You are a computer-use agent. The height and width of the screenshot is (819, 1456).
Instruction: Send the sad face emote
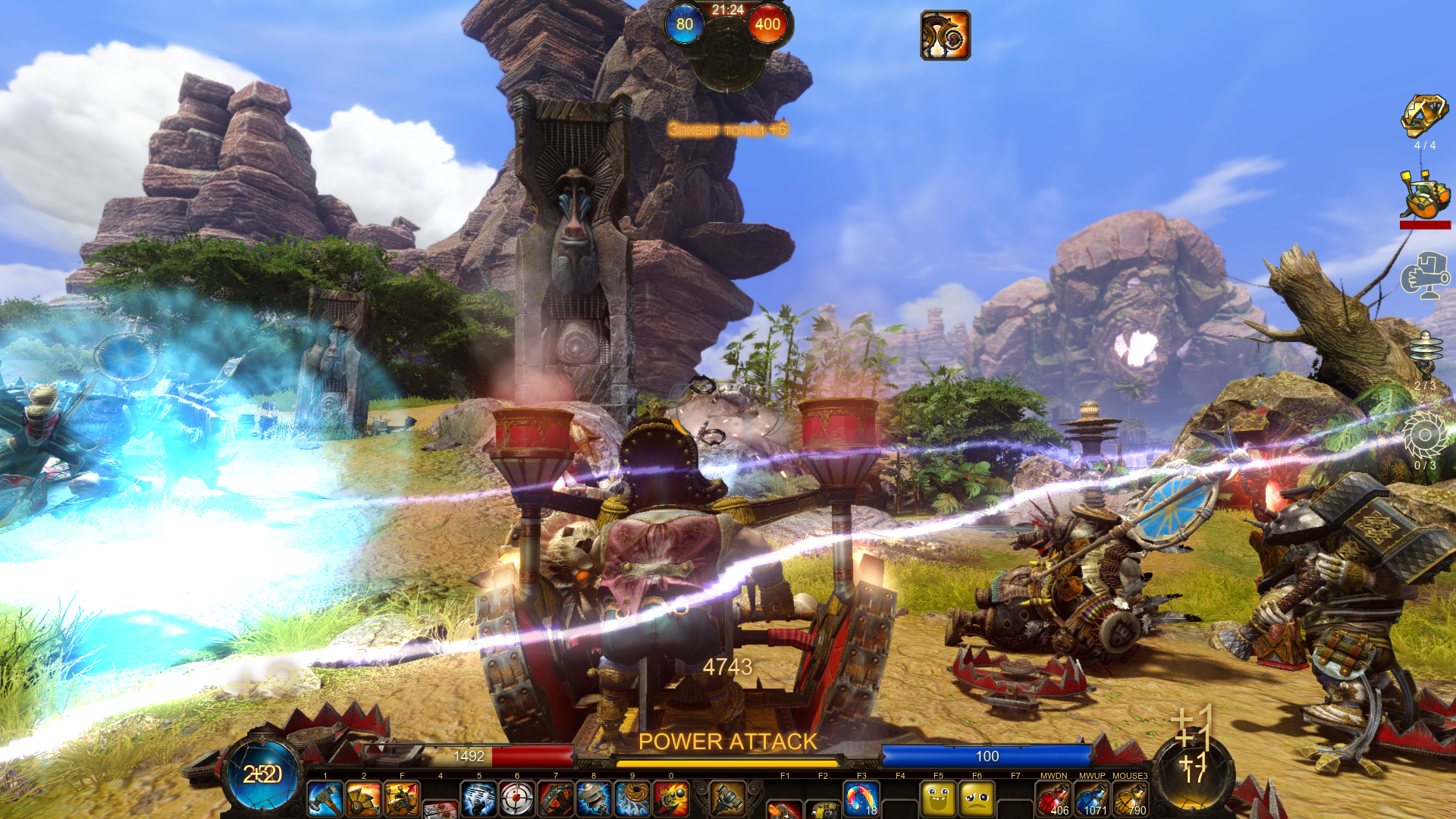pyautogui.click(x=977, y=799)
